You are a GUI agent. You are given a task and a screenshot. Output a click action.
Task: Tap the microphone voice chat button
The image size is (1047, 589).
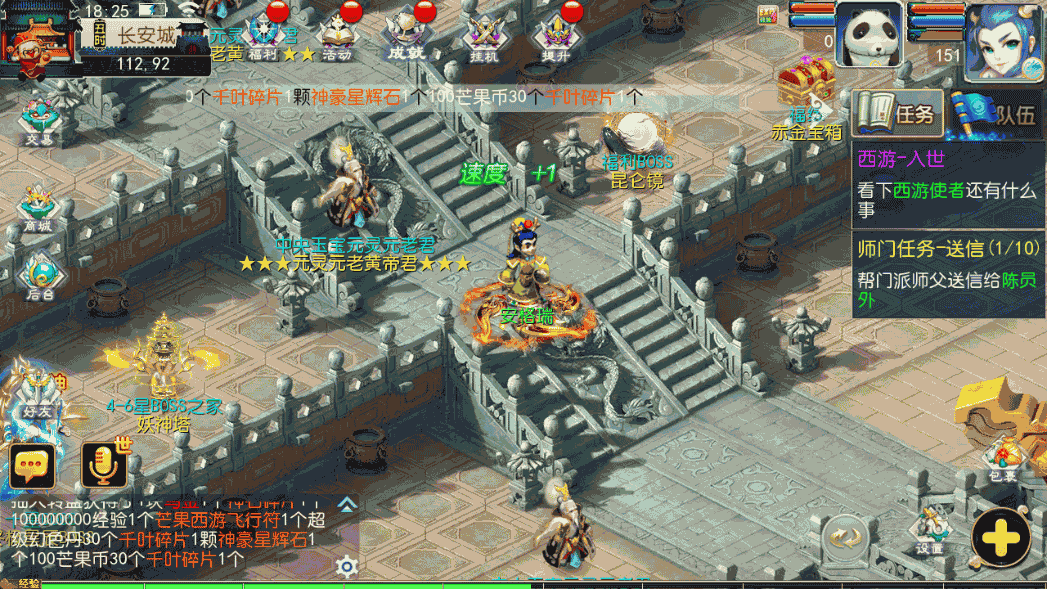point(104,464)
